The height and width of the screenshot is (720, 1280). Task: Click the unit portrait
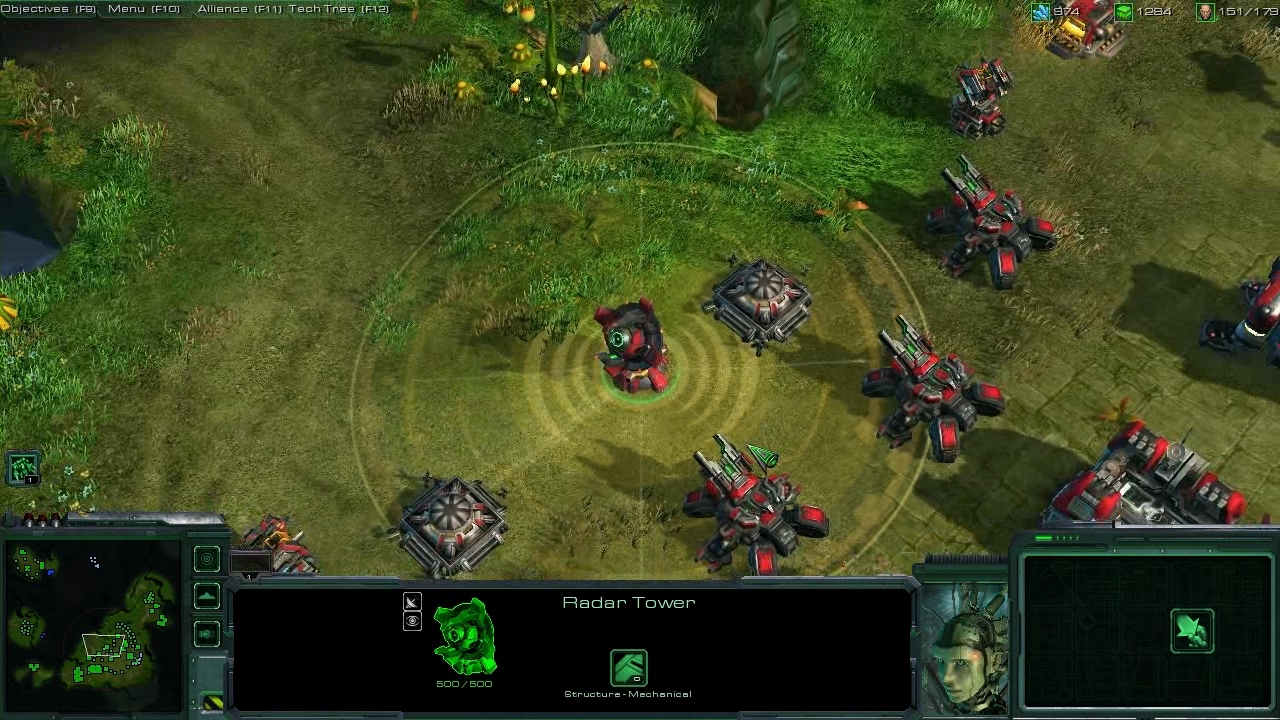click(x=963, y=647)
